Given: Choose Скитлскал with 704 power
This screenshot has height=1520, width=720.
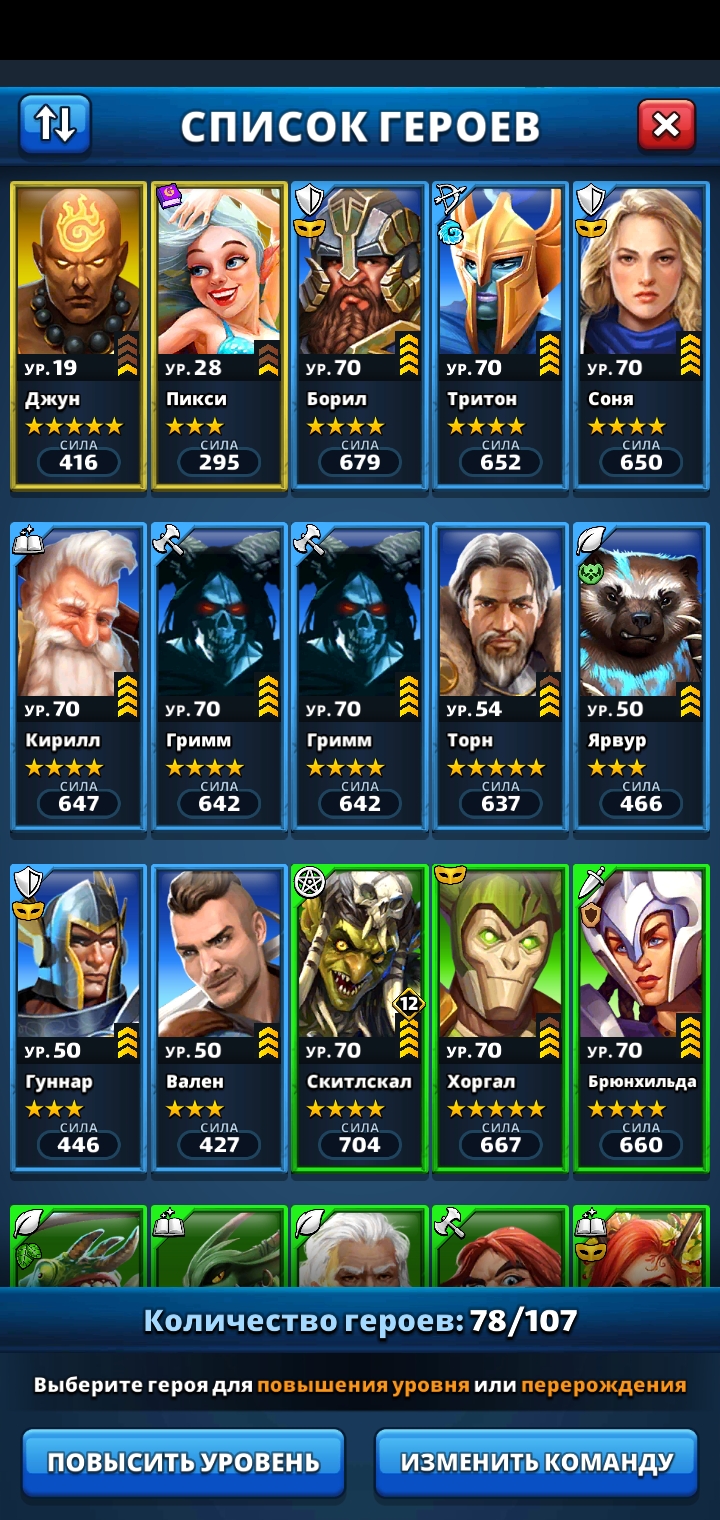Looking at the screenshot, I should click(360, 1018).
